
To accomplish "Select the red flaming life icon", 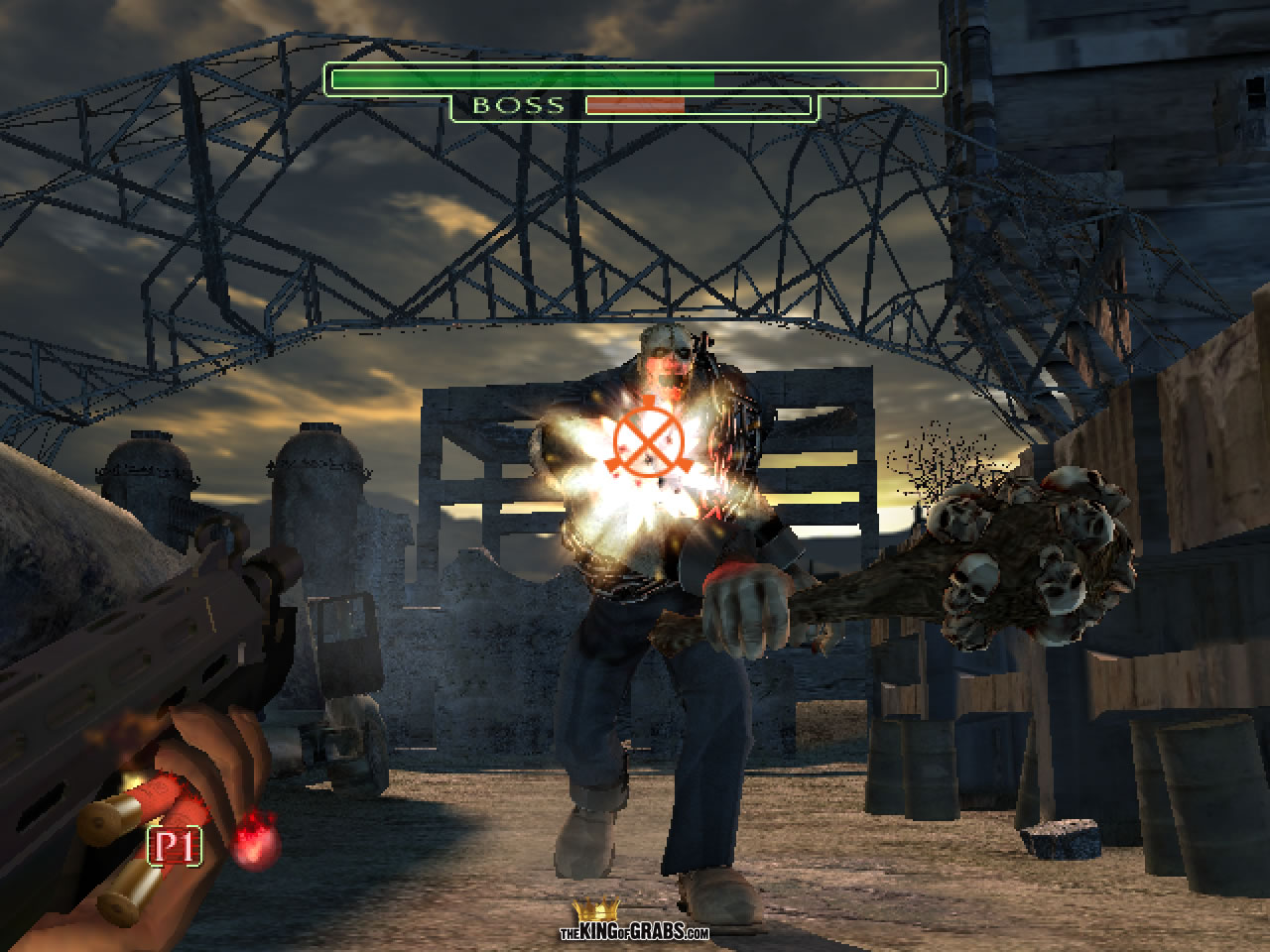I will (x=255, y=838).
